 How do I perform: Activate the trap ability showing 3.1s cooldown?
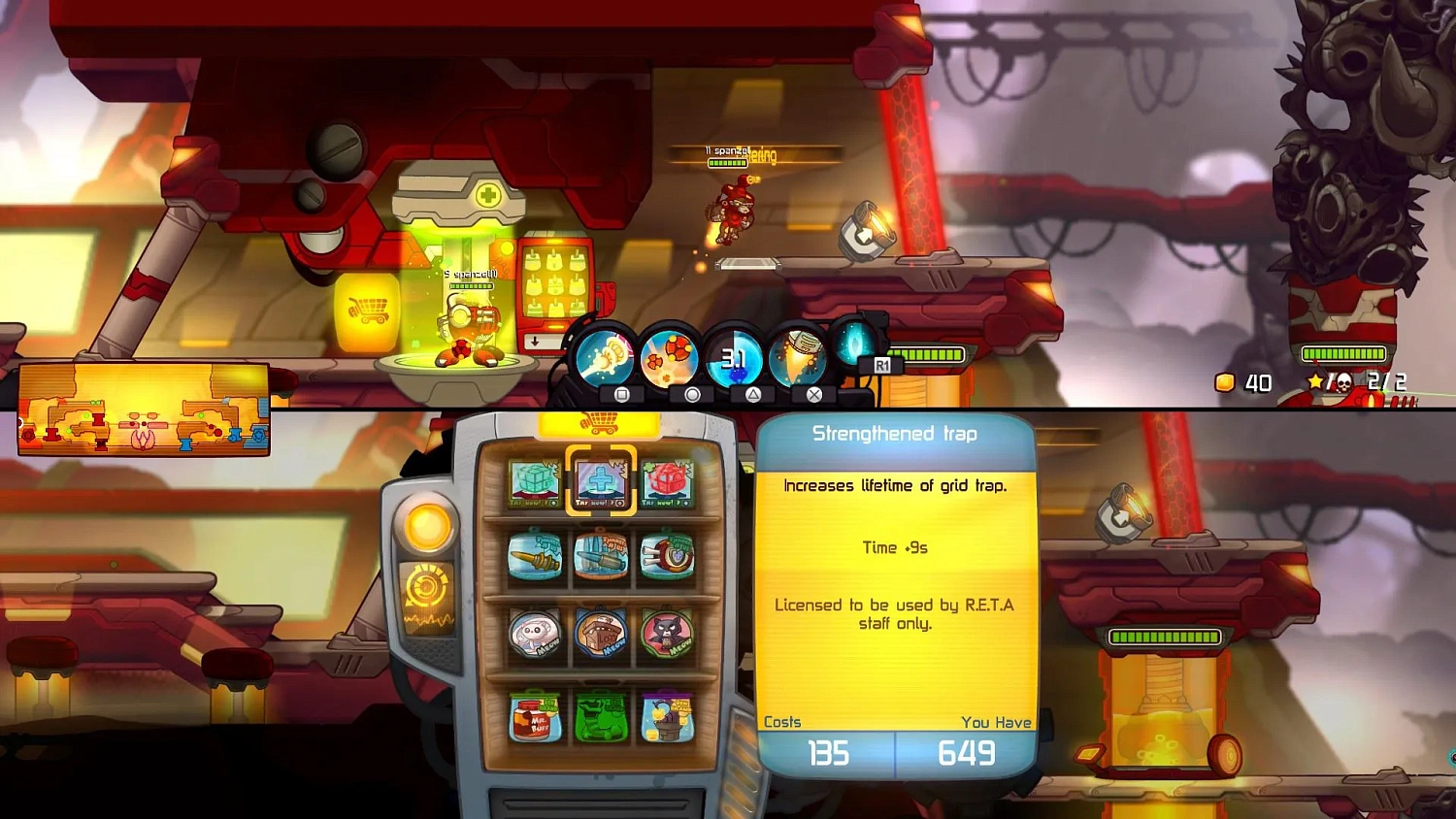pos(734,356)
